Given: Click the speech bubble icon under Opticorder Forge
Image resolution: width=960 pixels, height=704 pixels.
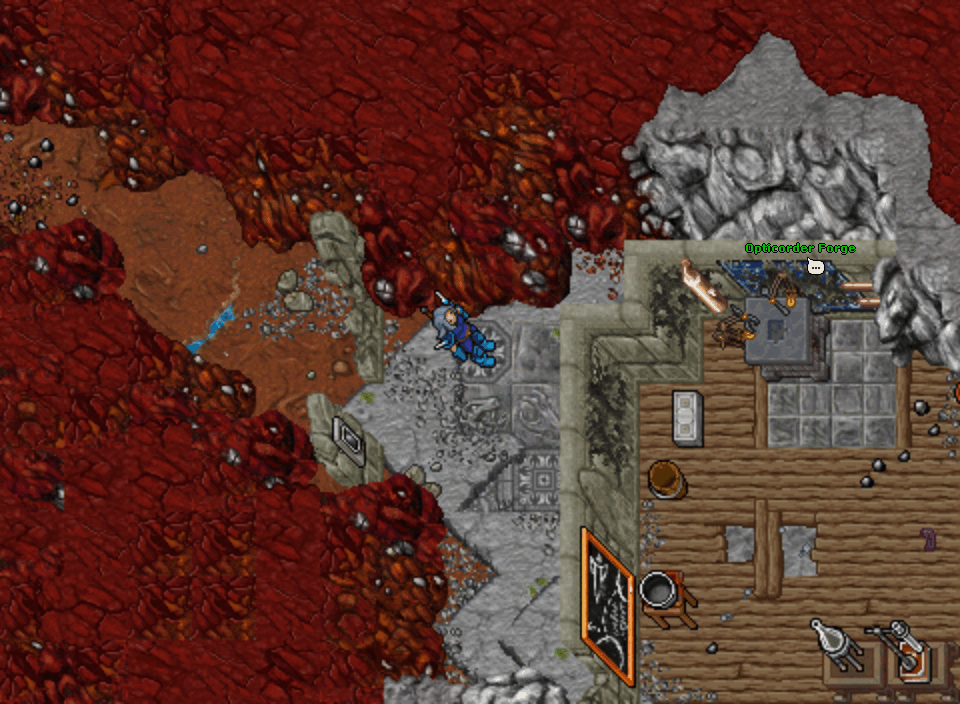Looking at the screenshot, I should coord(815,266).
